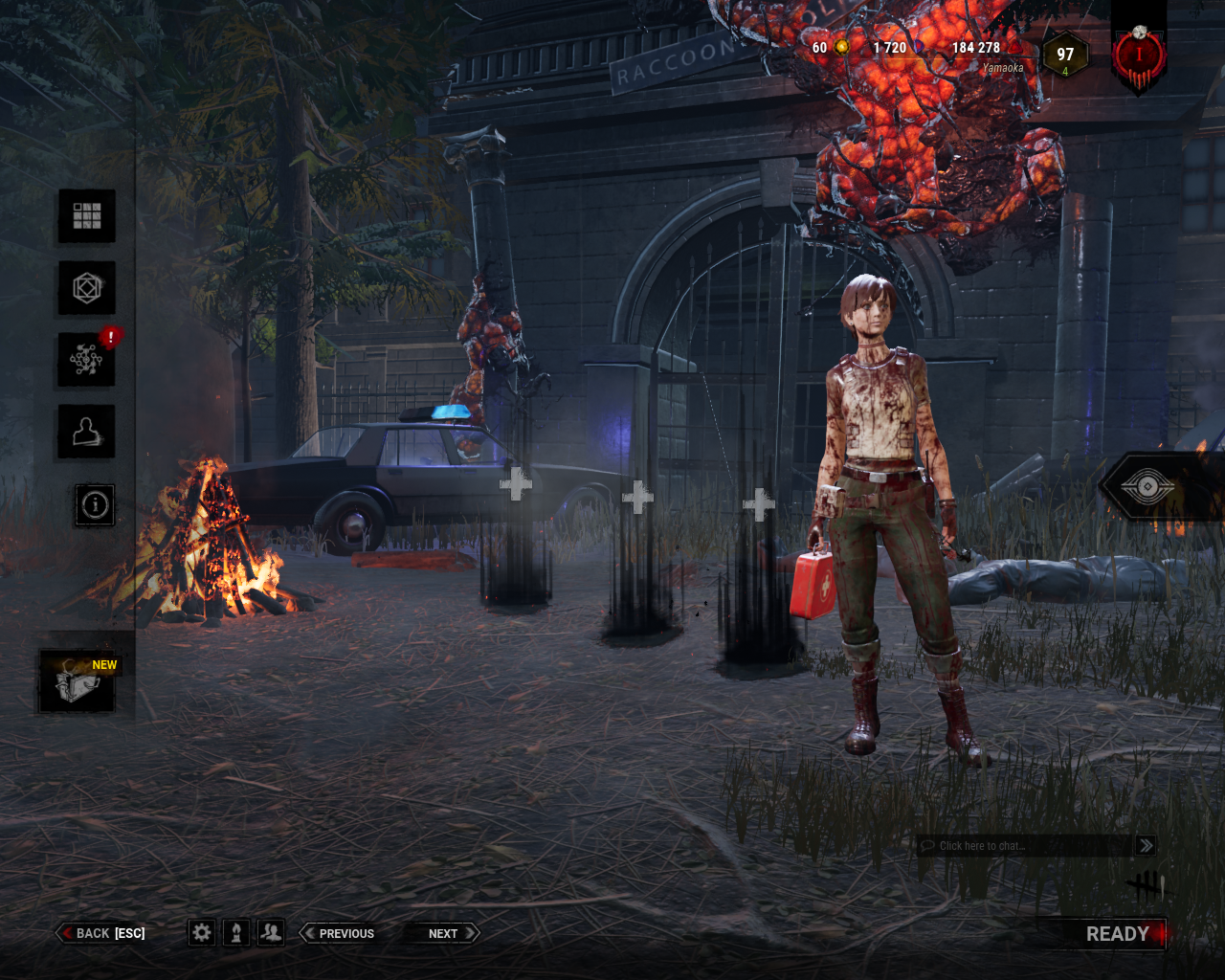
Task: View the player level 97 badge
Action: [x=1065, y=56]
